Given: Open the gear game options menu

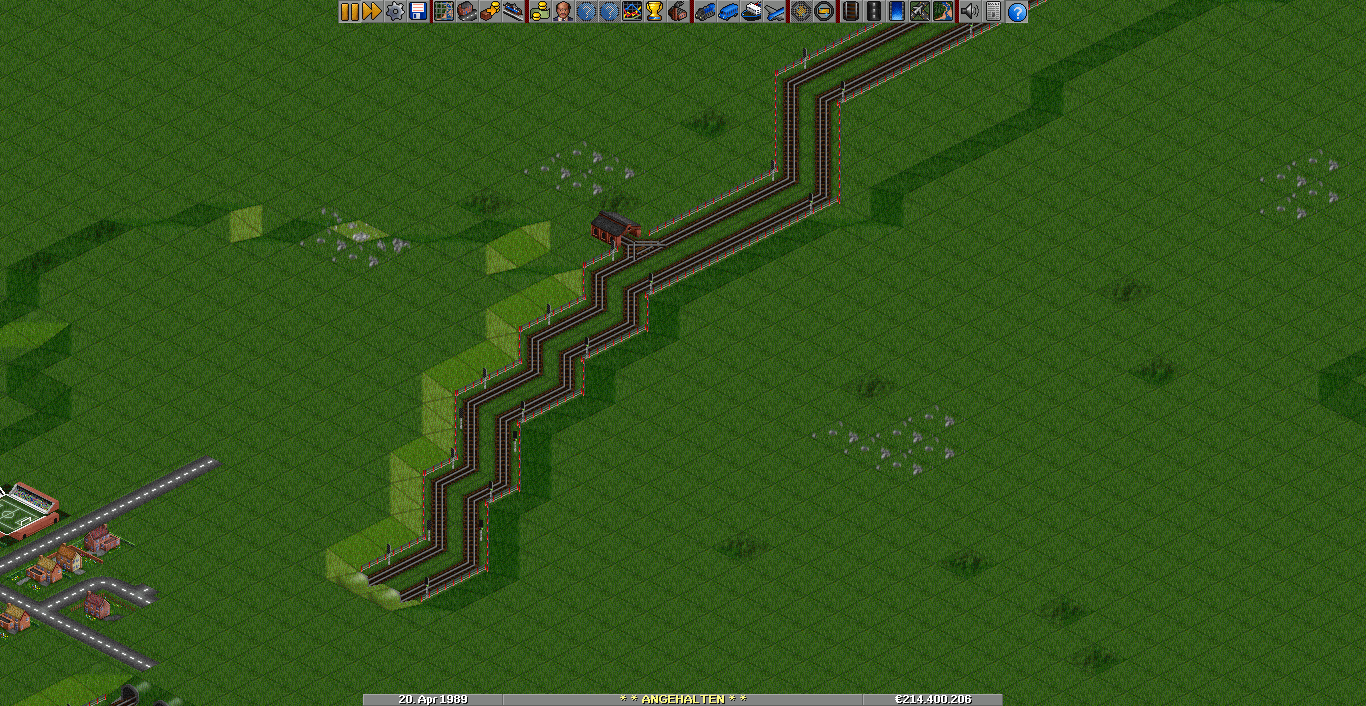Looking at the screenshot, I should (x=395, y=11).
